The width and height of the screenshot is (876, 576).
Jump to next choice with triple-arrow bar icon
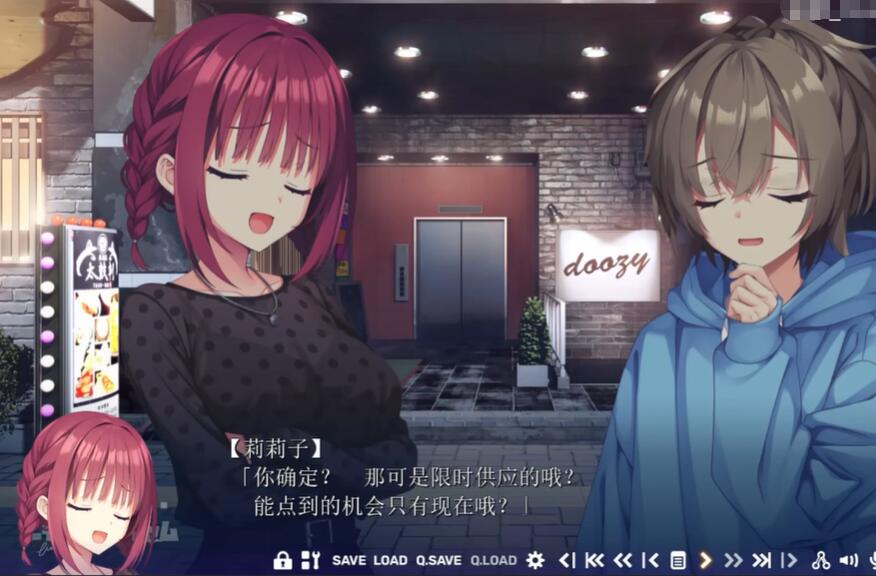pos(761,560)
